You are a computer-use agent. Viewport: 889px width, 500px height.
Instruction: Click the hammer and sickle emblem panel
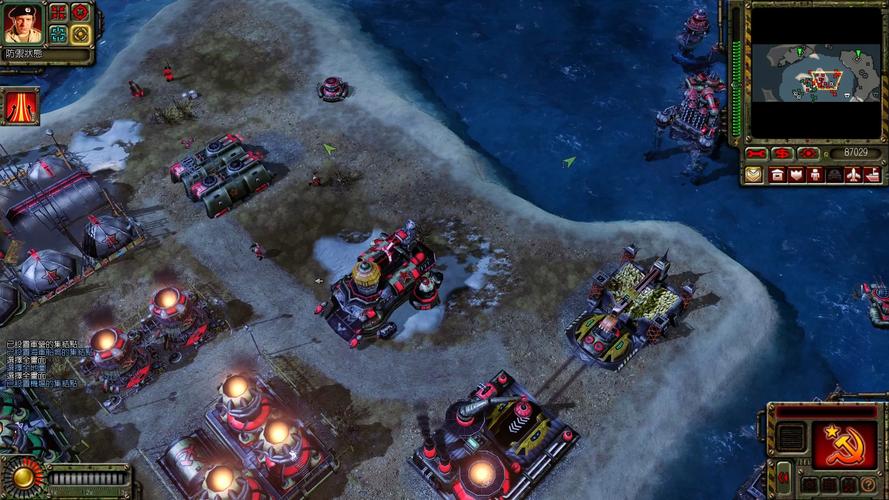coord(845,443)
